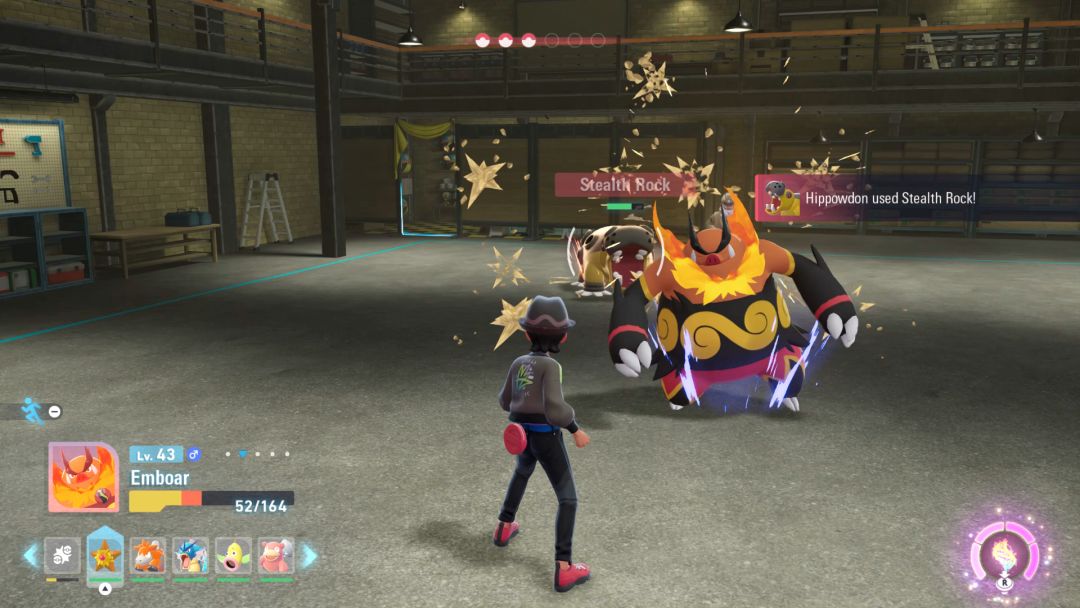Switch to the orange Growlithe party slot
This screenshot has width=1080, height=608.
pos(147,555)
